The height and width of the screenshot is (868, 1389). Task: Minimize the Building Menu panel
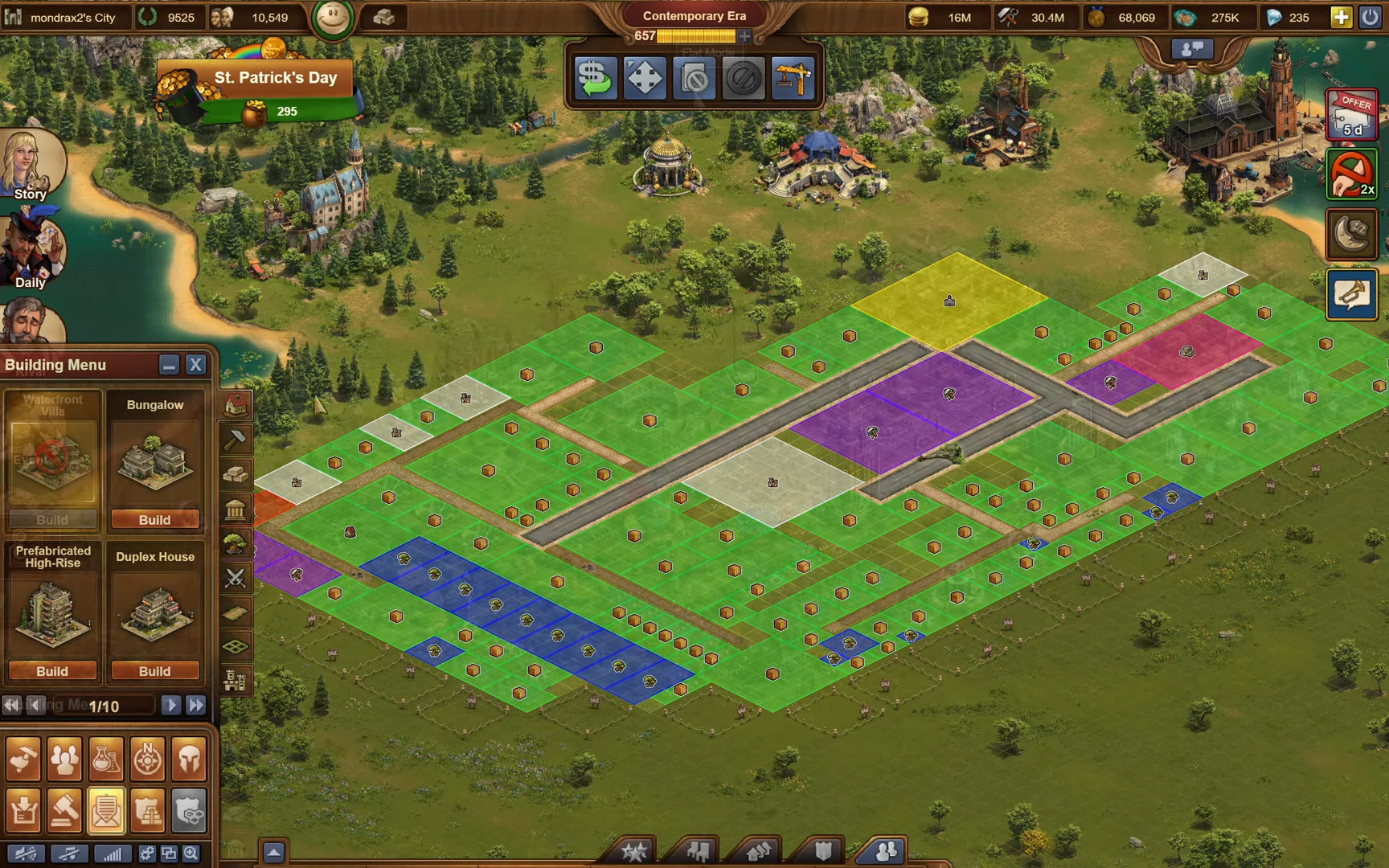click(170, 364)
